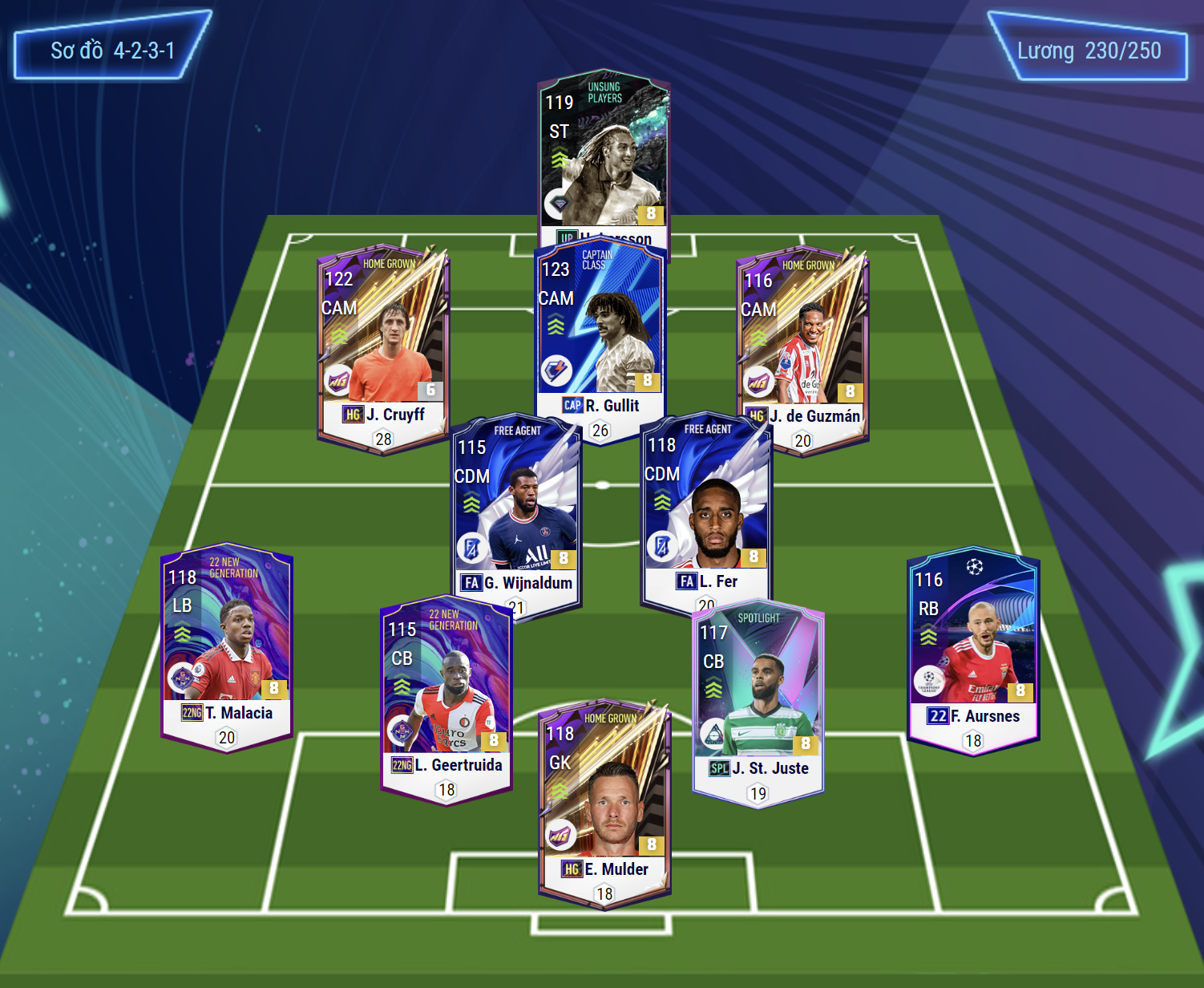This screenshot has width=1204, height=988.
Task: Select the L. Fer CDM card
Action: (x=706, y=509)
